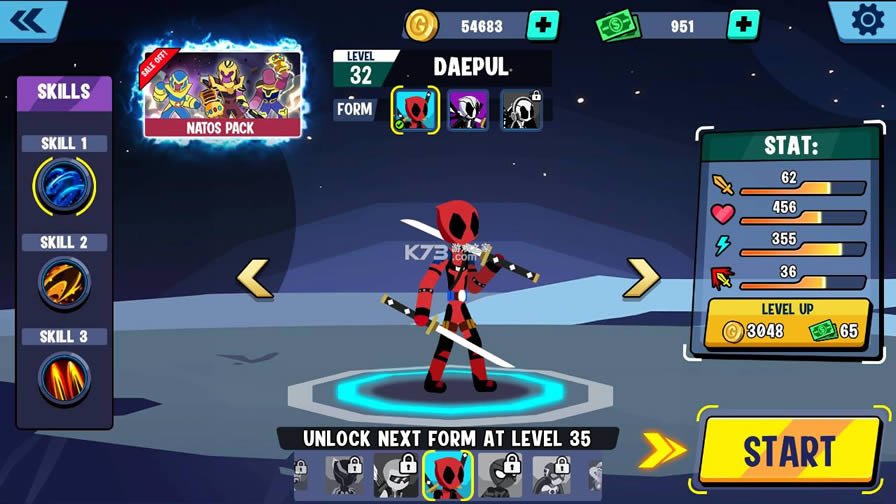Start the game with the yellow START button
The height and width of the screenshot is (504, 896).
tap(789, 451)
